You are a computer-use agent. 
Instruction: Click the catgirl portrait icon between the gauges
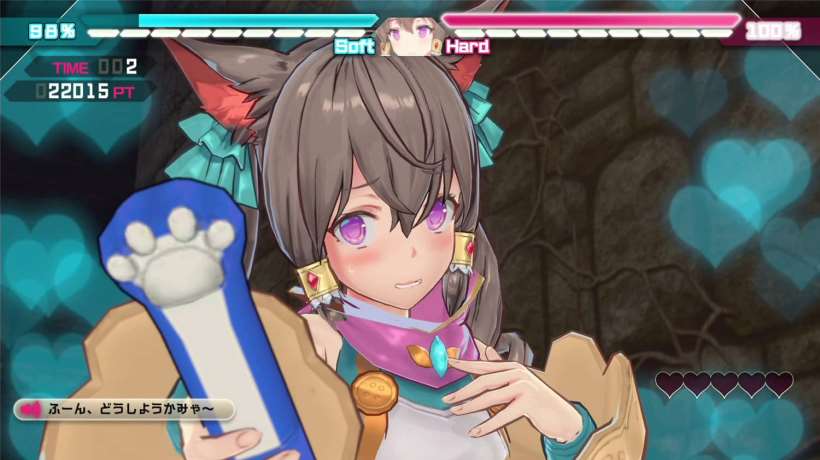[x=410, y=37]
